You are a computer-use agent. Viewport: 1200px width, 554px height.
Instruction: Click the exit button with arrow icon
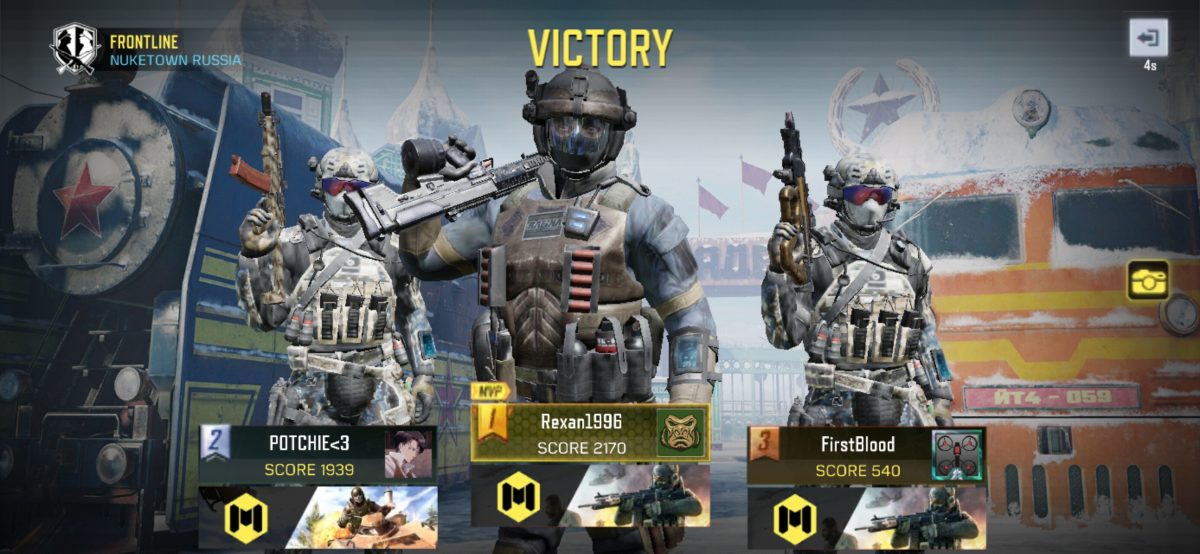point(1148,39)
